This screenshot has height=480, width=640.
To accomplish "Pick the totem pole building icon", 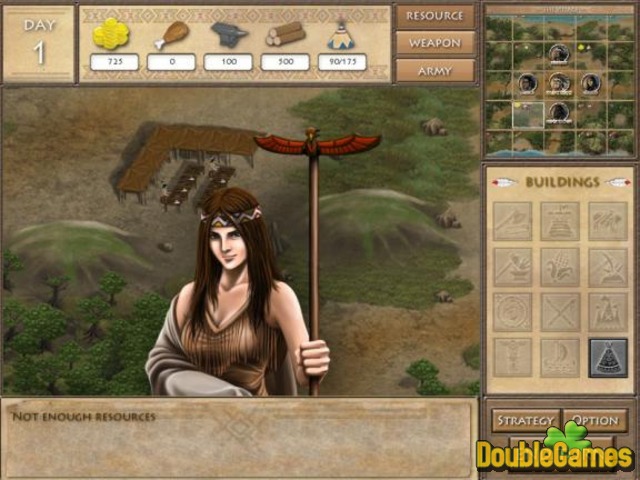I will pyautogui.click(x=513, y=356).
